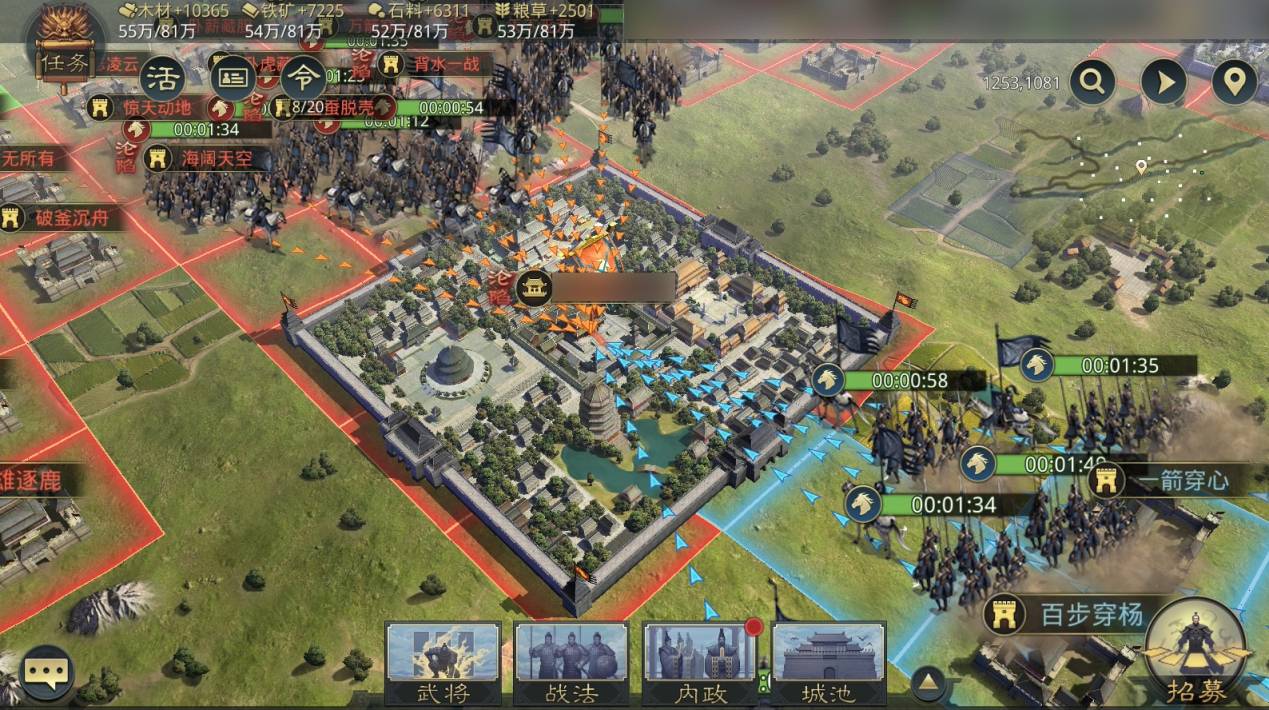Click the round play arrow button
Image resolution: width=1269 pixels, height=710 pixels.
tap(1164, 83)
